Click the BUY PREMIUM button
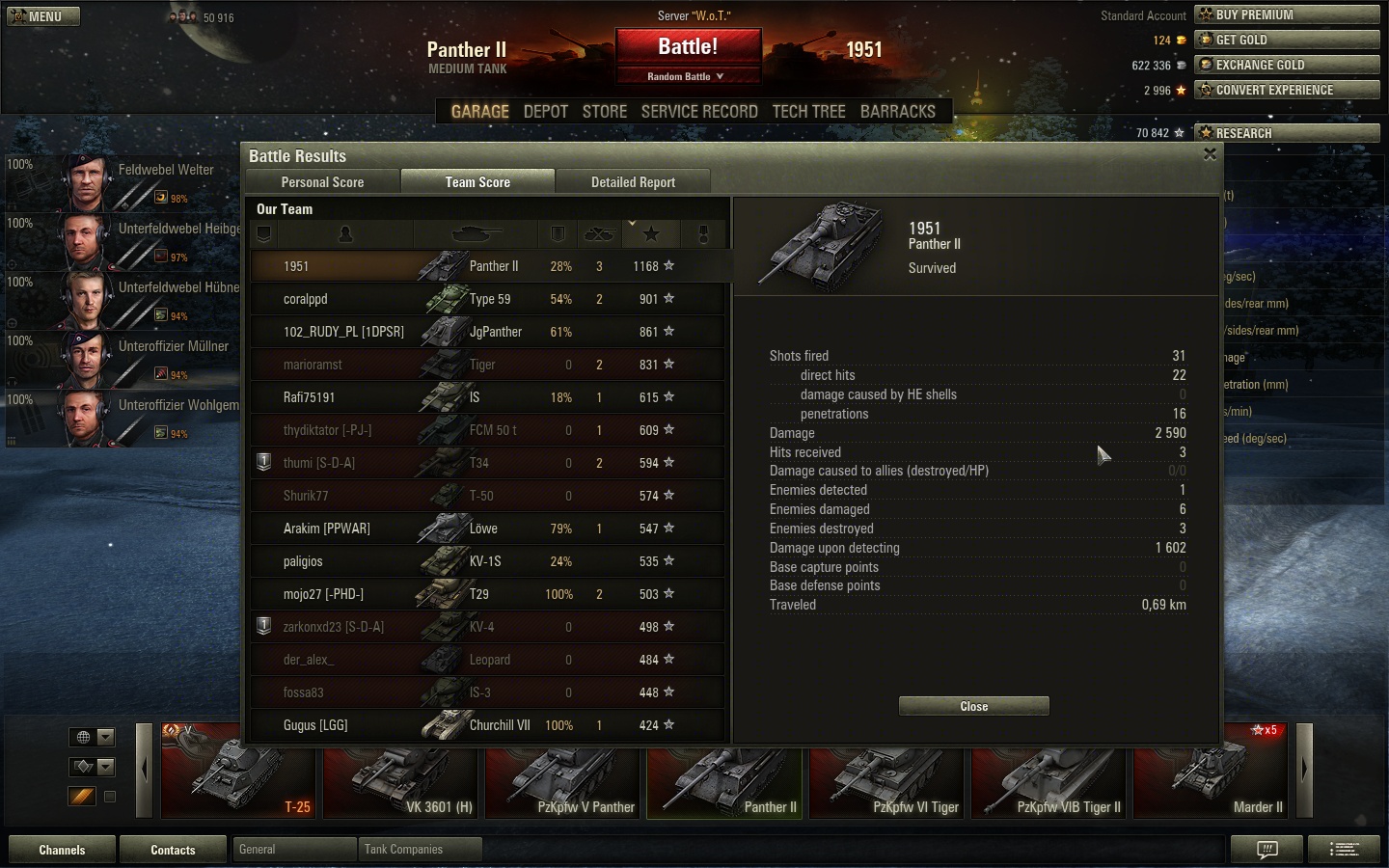The height and width of the screenshot is (868, 1389). pos(1287,14)
